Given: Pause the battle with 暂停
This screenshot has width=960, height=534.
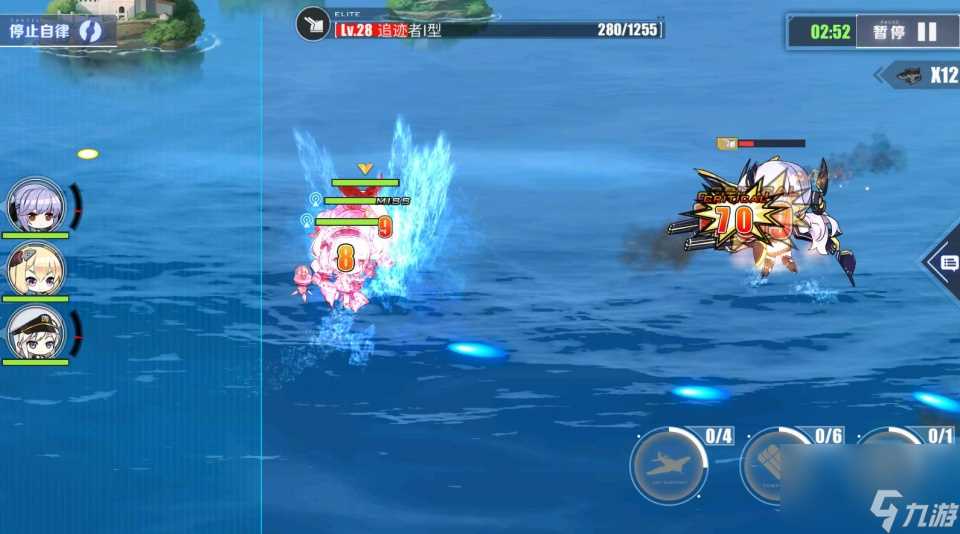Looking at the screenshot, I should (x=905, y=31).
